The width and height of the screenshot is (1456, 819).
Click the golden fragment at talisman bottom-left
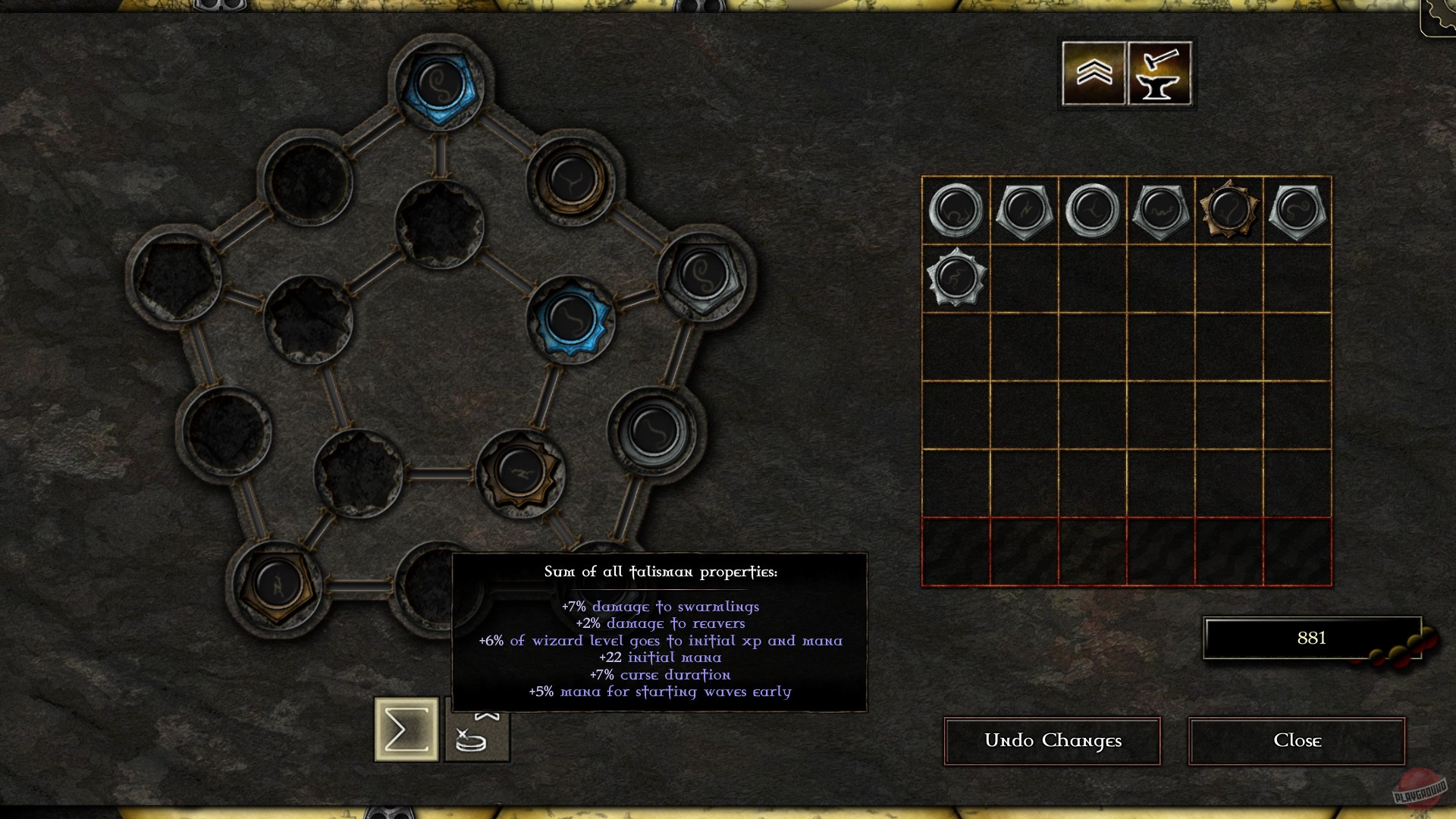pyautogui.click(x=277, y=586)
